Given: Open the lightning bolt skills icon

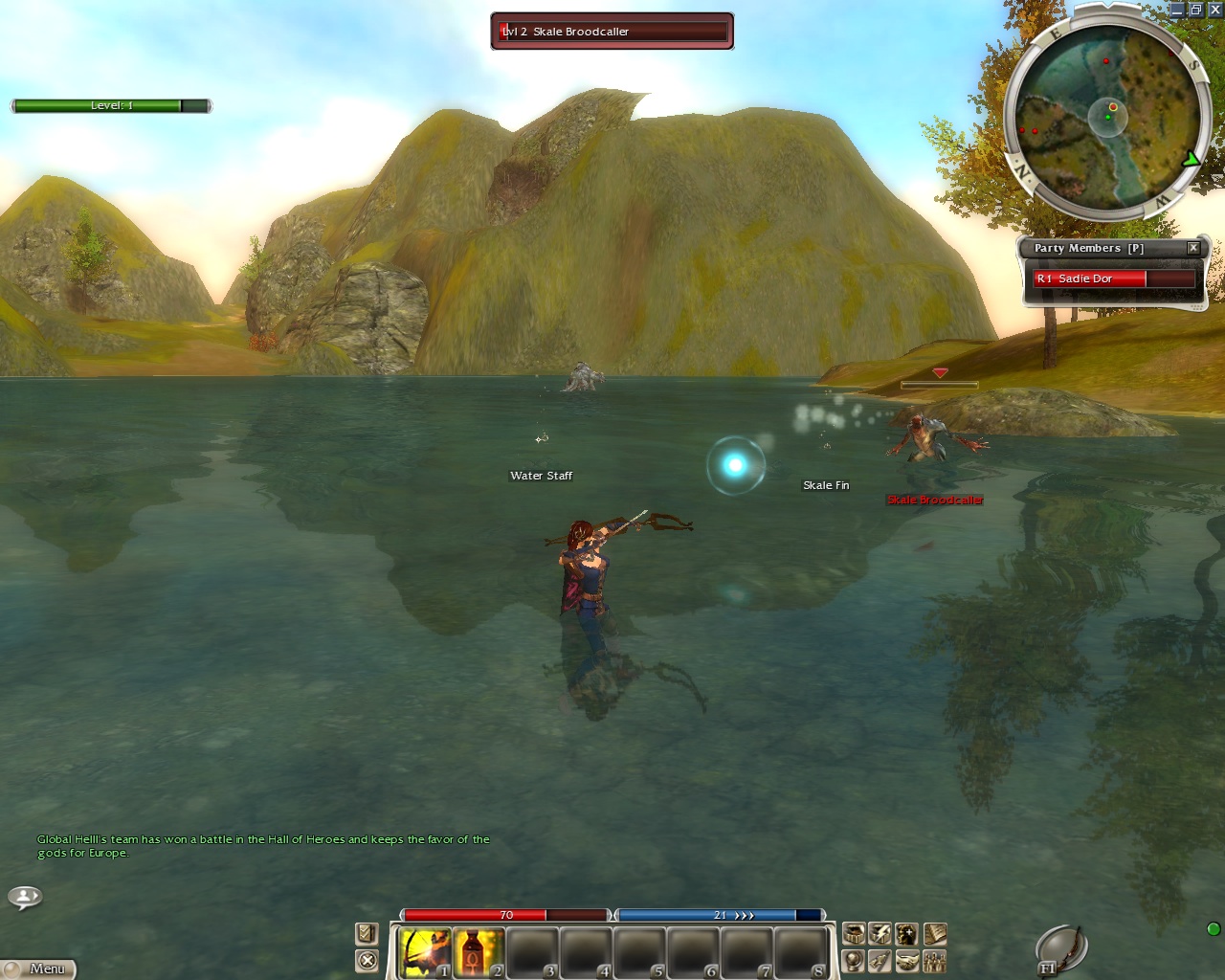Looking at the screenshot, I should [x=880, y=933].
